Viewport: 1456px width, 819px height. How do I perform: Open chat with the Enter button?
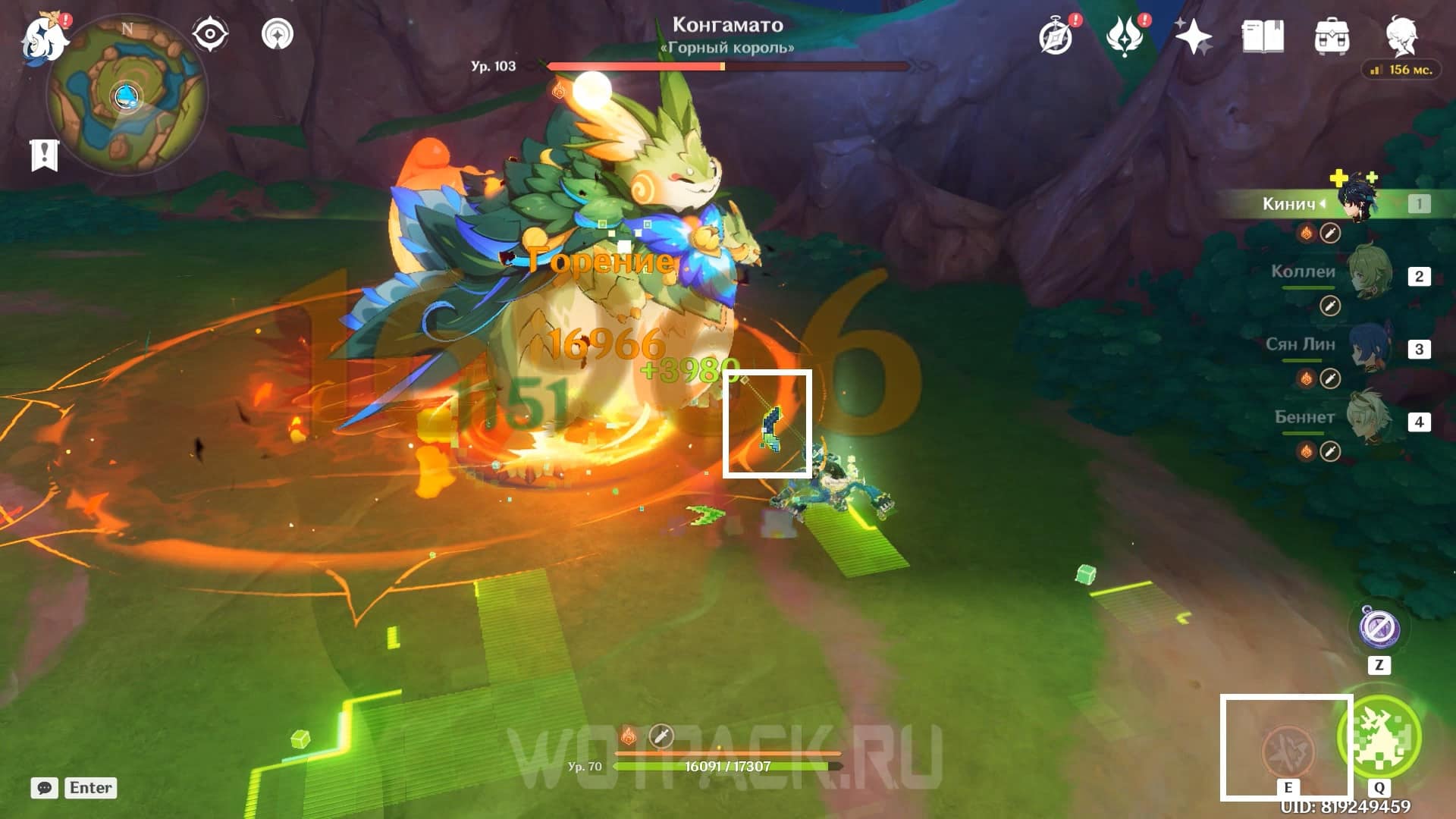click(x=91, y=788)
